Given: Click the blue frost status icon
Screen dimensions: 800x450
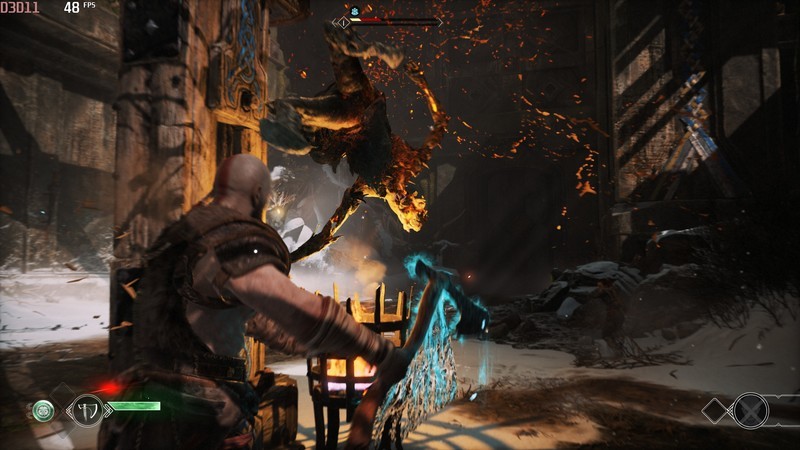Looking at the screenshot, I should pyautogui.click(x=353, y=10).
